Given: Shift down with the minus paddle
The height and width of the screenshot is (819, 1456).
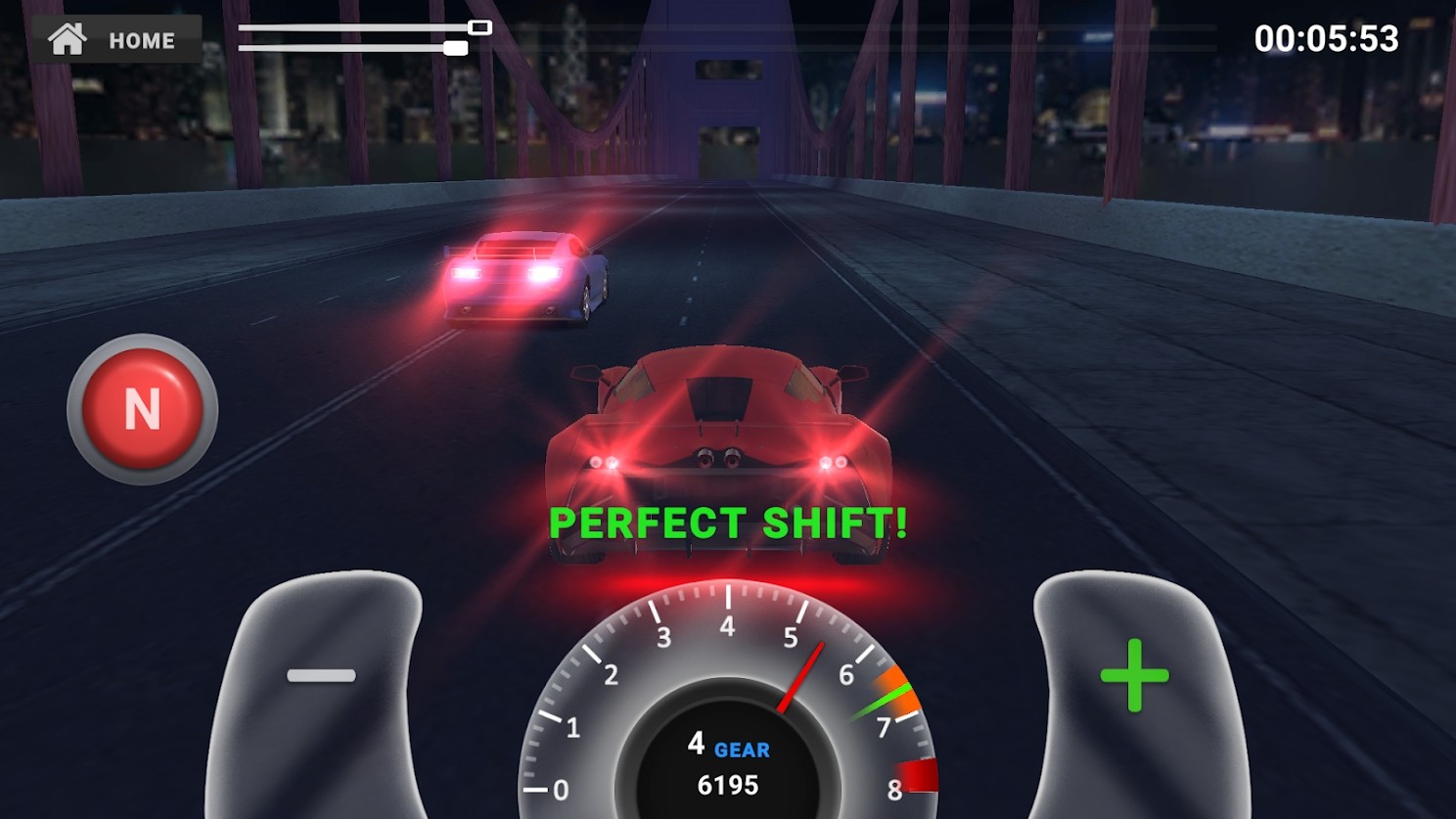Looking at the screenshot, I should click(321, 675).
